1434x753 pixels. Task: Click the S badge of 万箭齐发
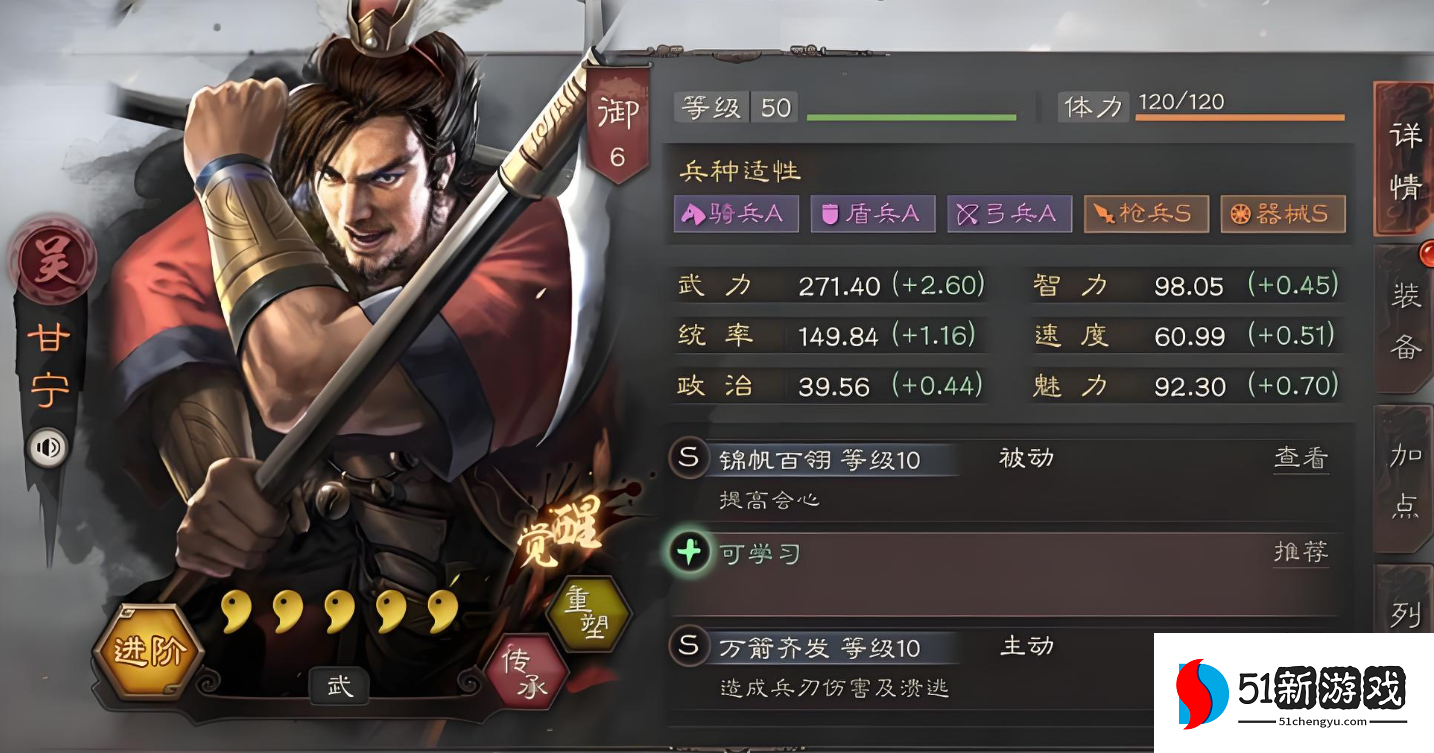coord(688,648)
